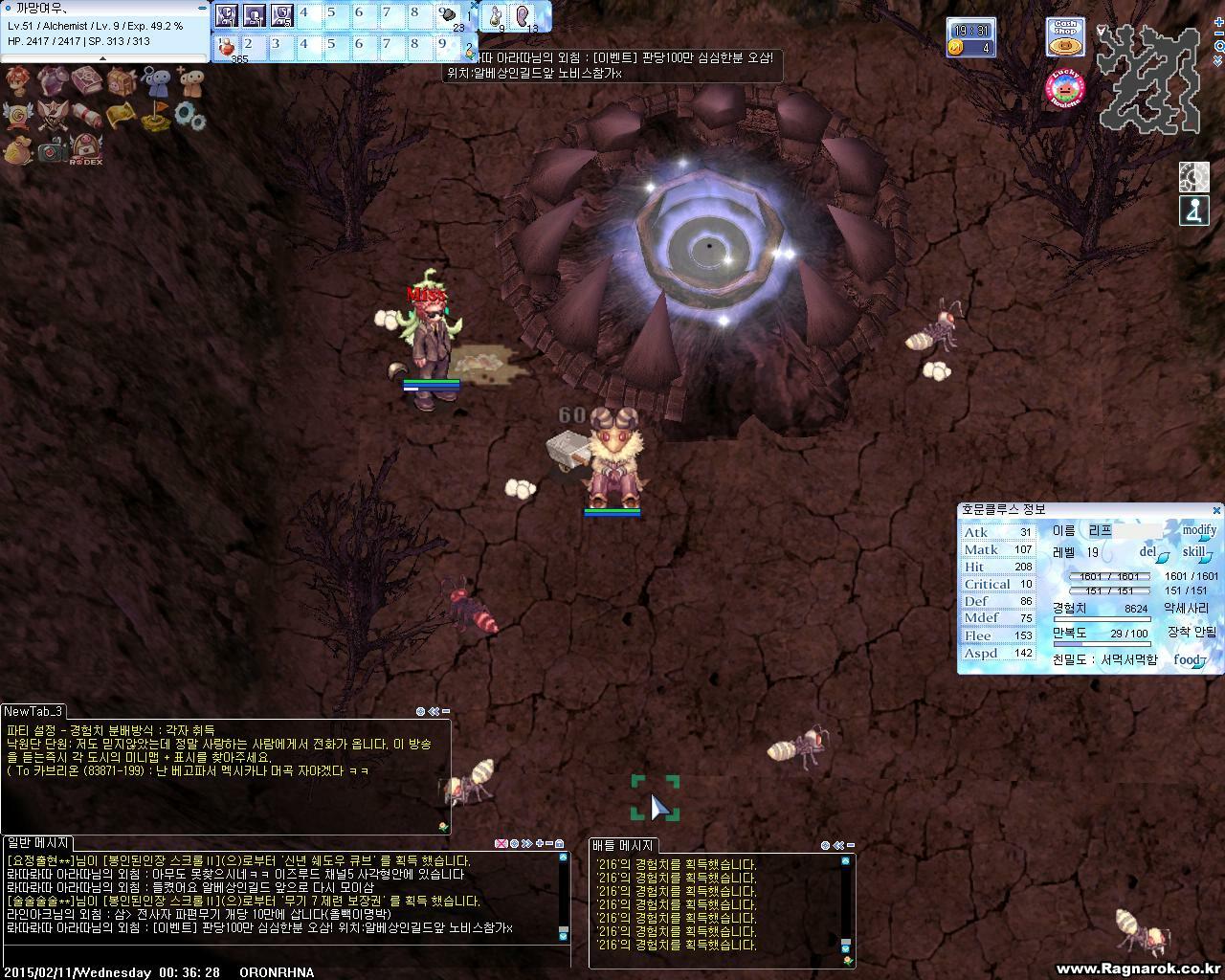Select the 일반 메시지 chat tab
Screen dimensions: 1225x980
(38, 843)
